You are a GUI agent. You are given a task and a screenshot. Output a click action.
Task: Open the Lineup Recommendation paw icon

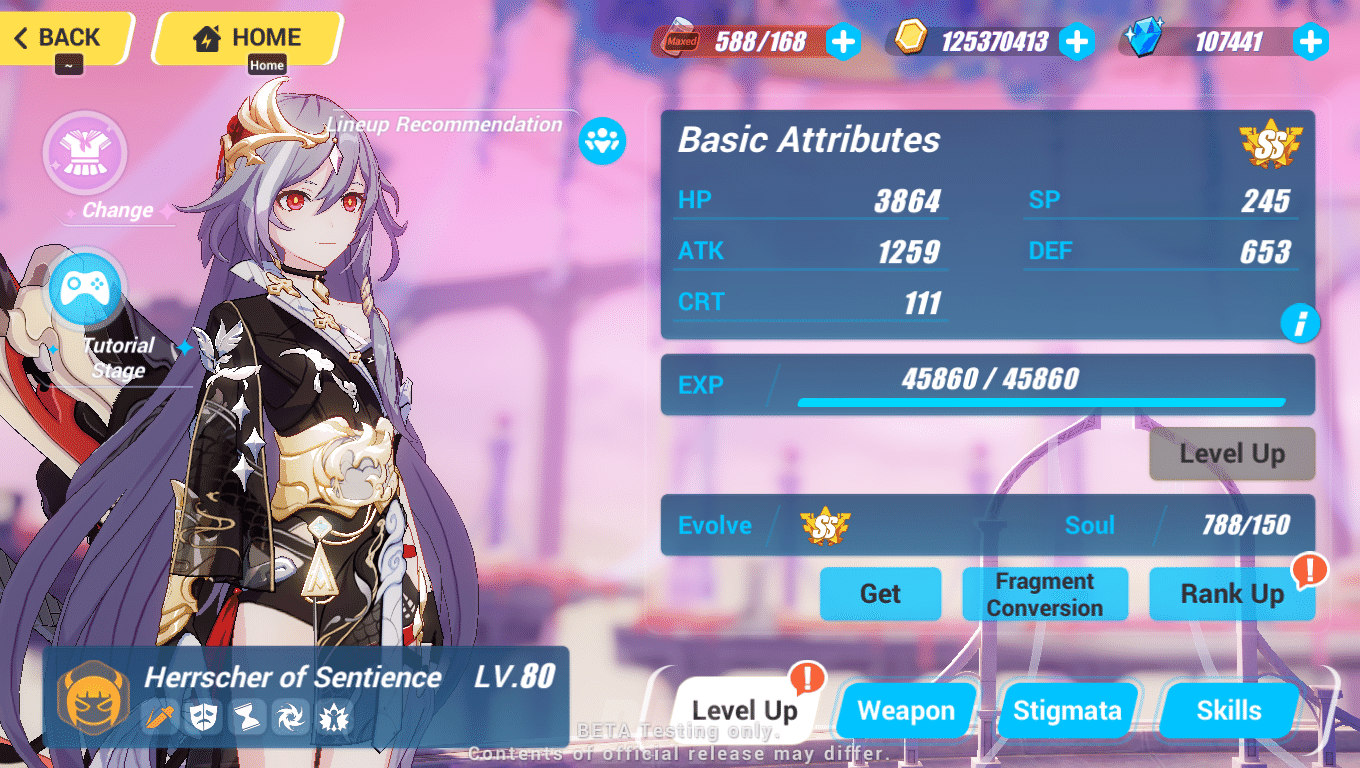[601, 141]
